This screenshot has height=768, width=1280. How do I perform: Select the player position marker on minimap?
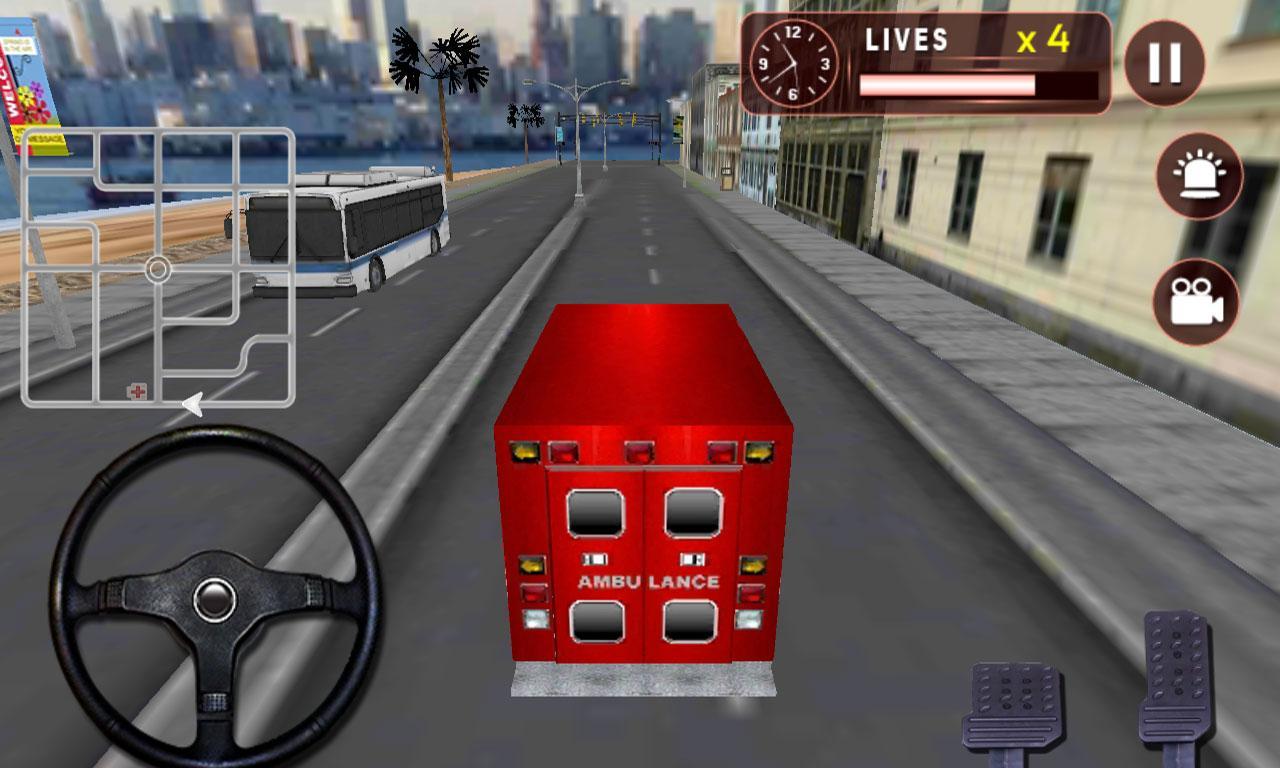[x=157, y=270]
